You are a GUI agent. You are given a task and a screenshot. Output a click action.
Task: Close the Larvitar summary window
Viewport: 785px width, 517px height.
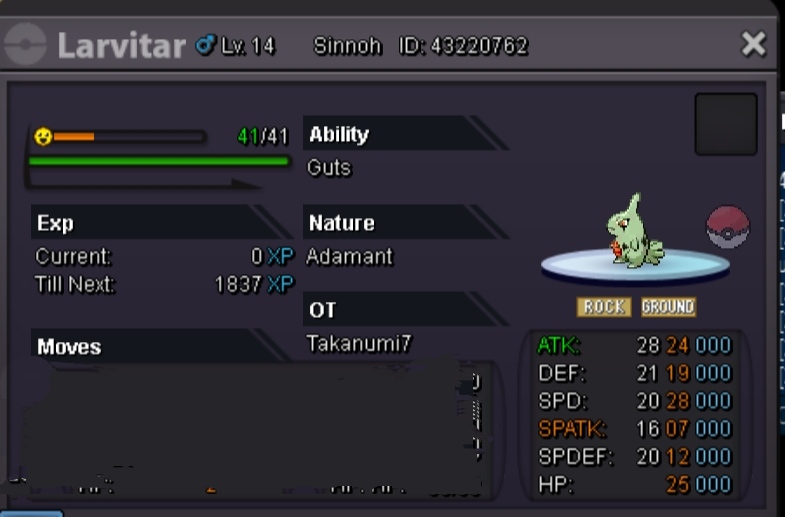coord(753,44)
